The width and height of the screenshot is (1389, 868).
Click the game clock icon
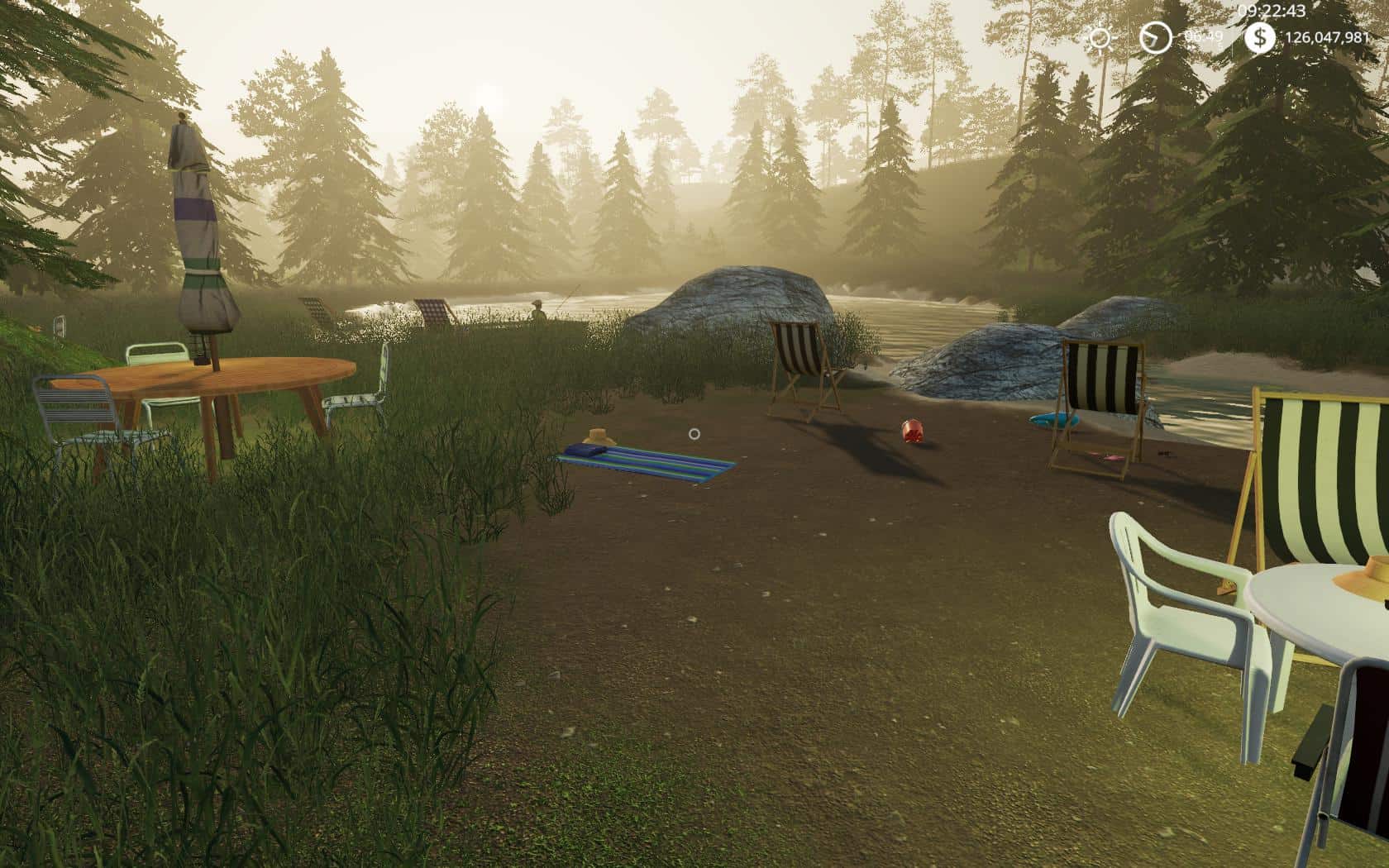point(1155,37)
